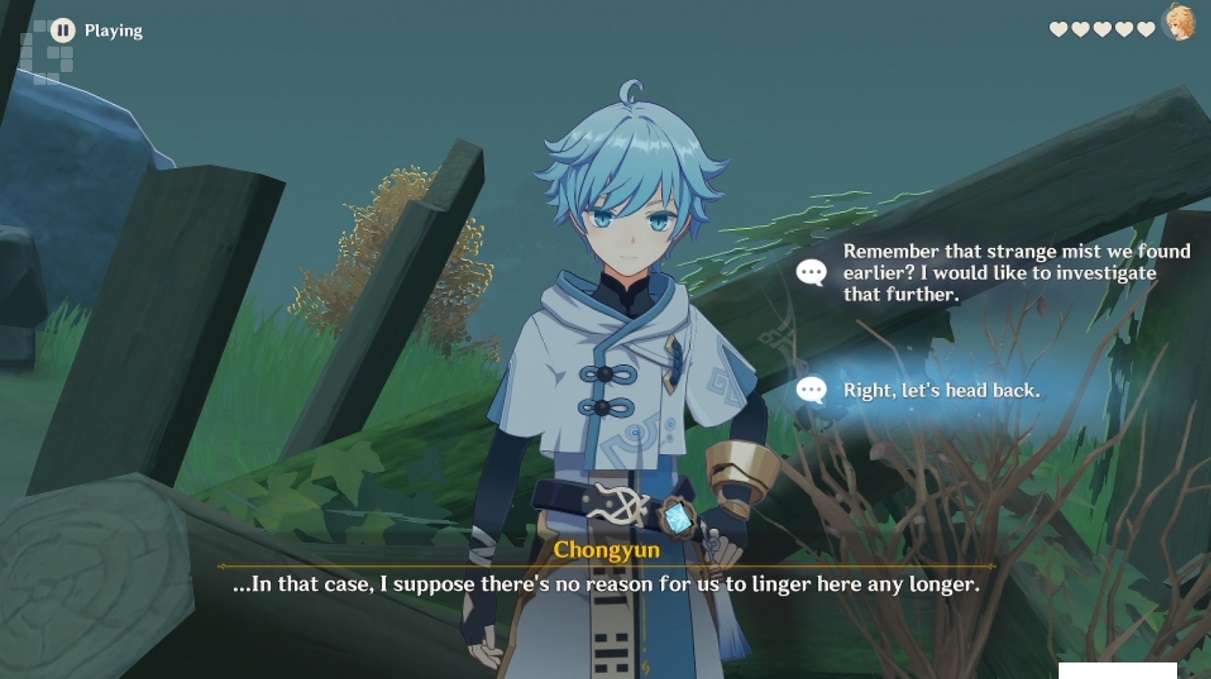1211x679 pixels.
Task: Pause the auto-playing dialogue
Action: 63,30
